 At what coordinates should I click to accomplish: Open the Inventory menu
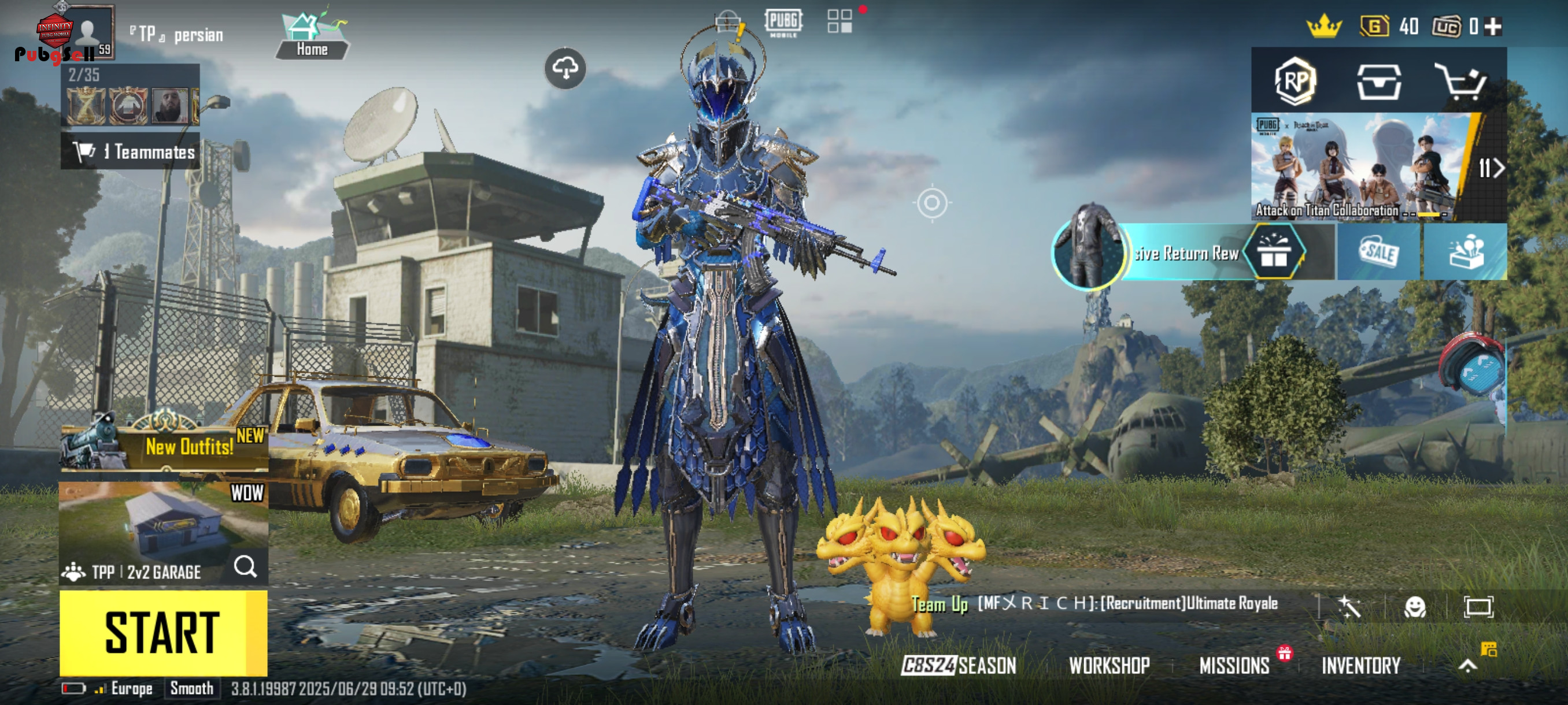(1360, 666)
